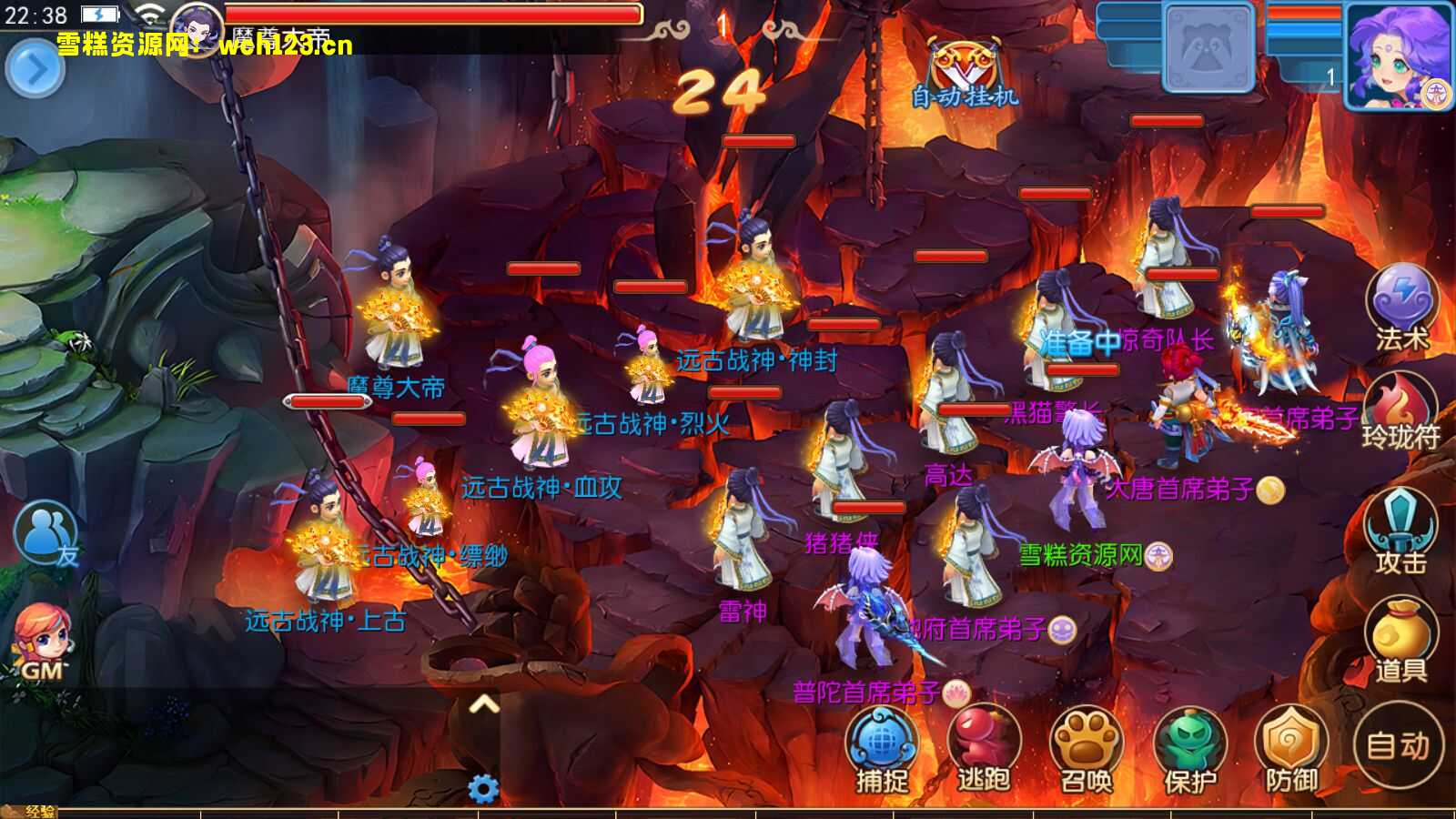
Task: Choose the 防御 defend command
Action: point(1292,750)
